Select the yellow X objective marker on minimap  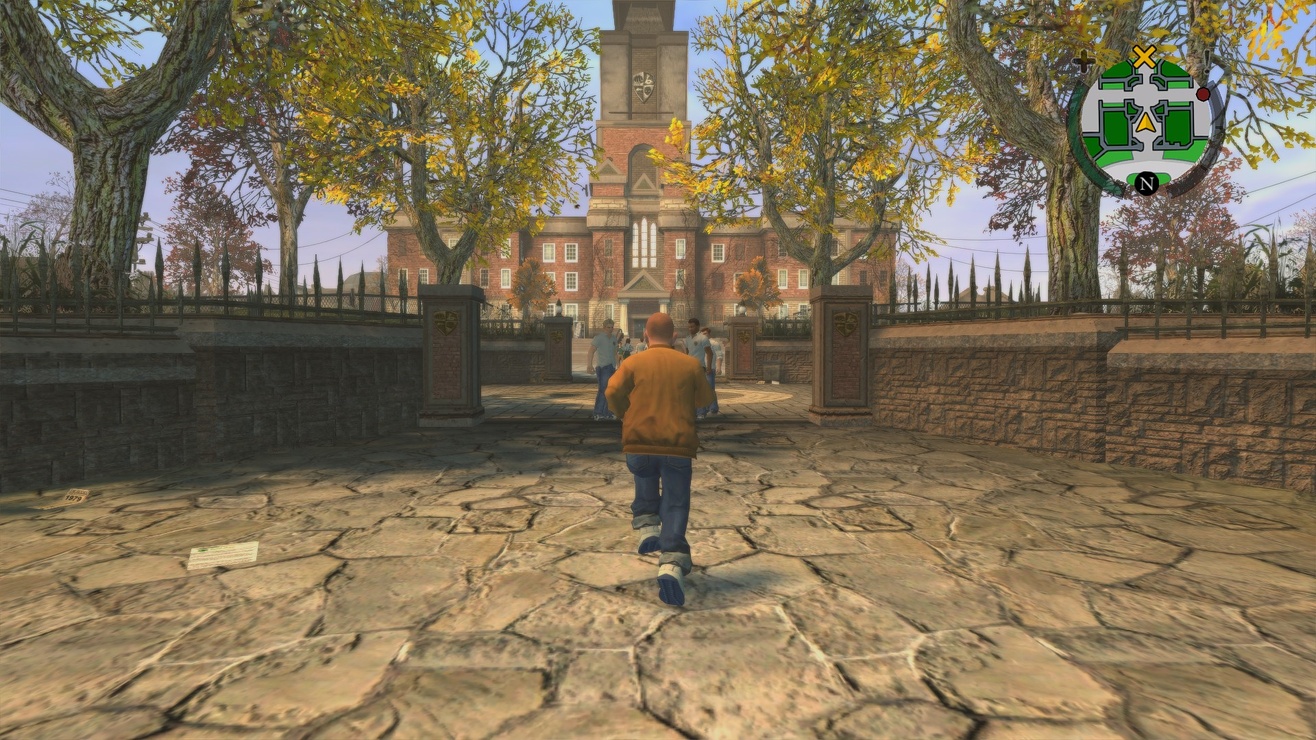(x=1144, y=57)
